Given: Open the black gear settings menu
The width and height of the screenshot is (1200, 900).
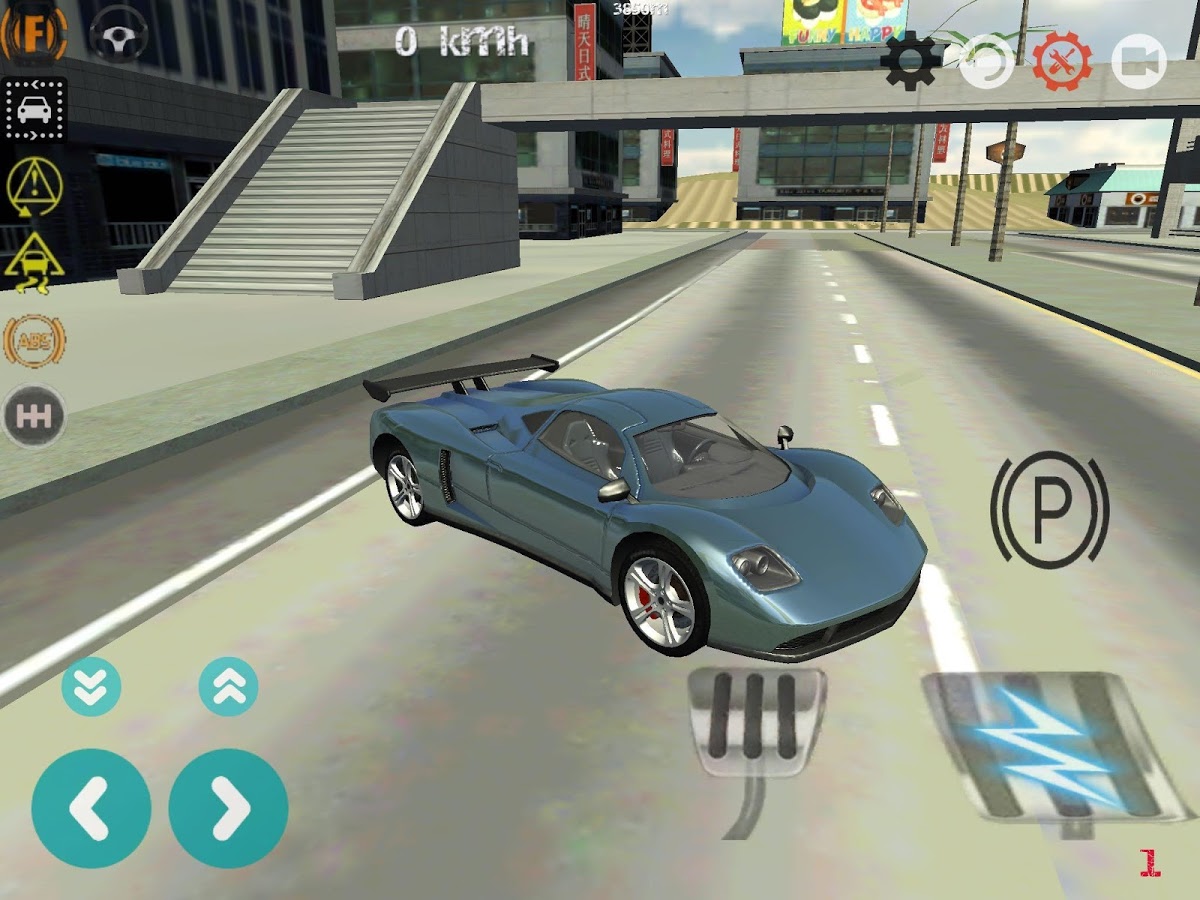Looking at the screenshot, I should (x=911, y=60).
